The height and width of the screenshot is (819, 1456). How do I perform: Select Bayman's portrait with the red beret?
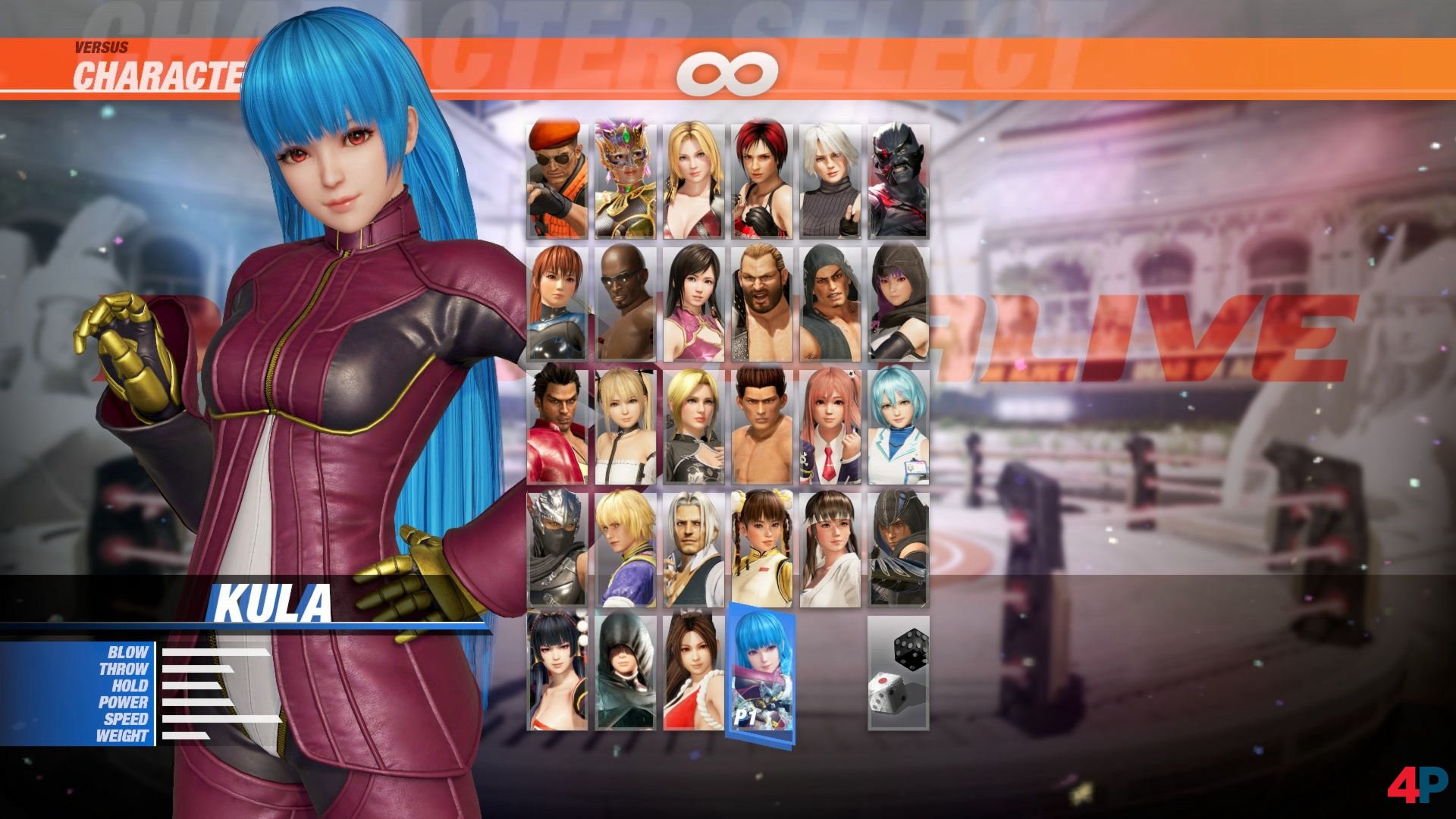(556, 177)
